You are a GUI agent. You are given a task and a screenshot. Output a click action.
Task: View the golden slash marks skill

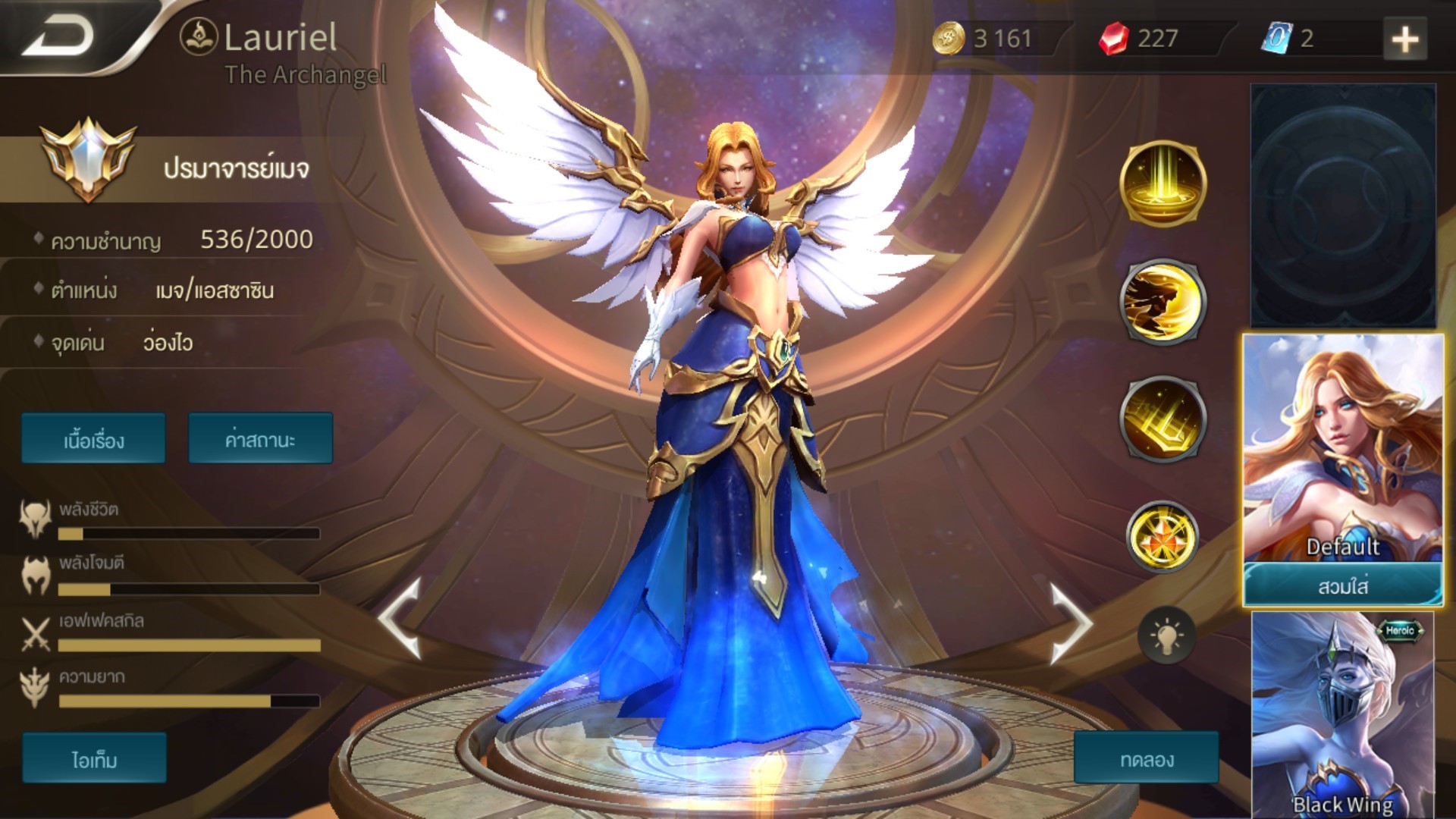tap(1163, 419)
